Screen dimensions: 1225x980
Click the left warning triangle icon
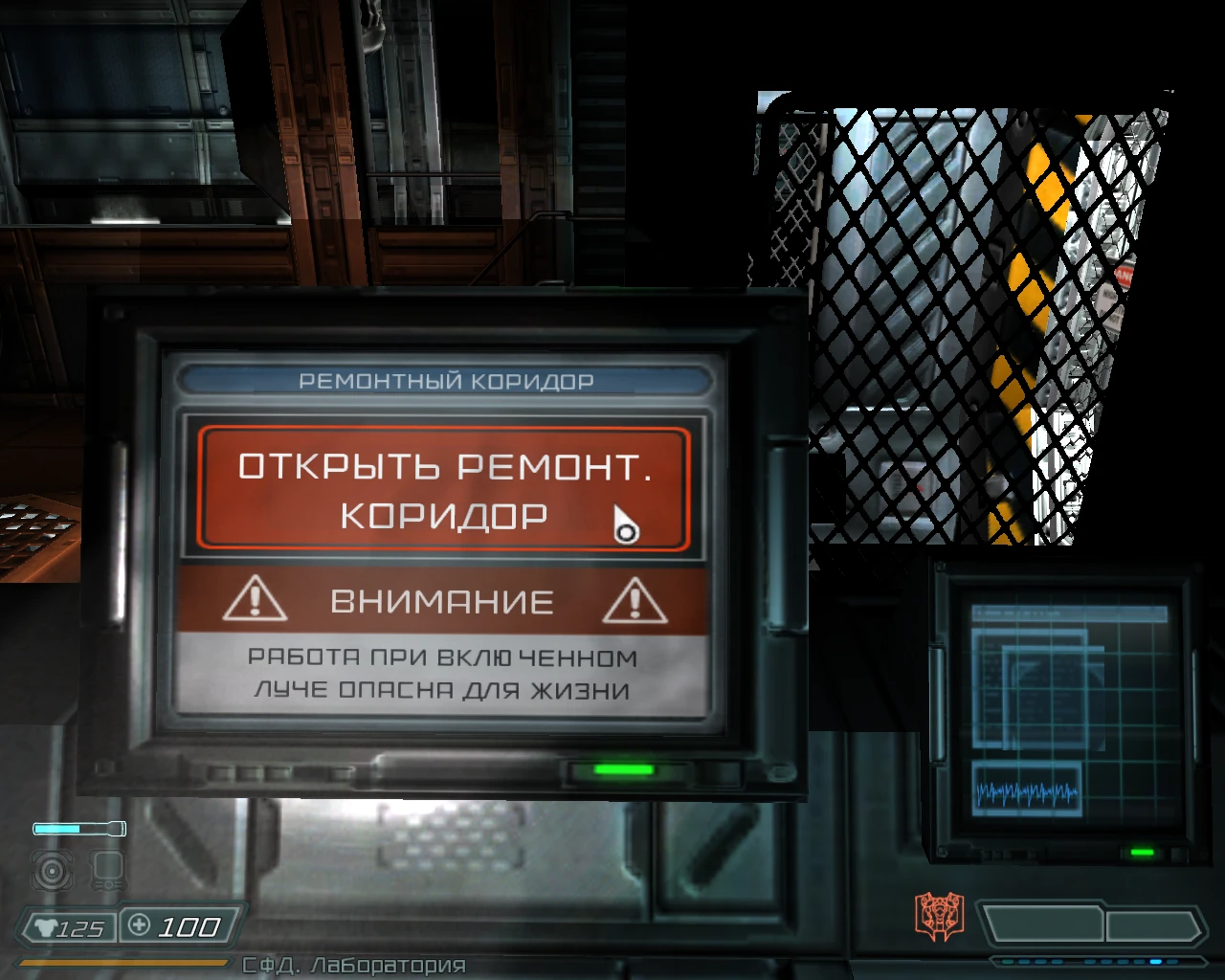[x=253, y=601]
